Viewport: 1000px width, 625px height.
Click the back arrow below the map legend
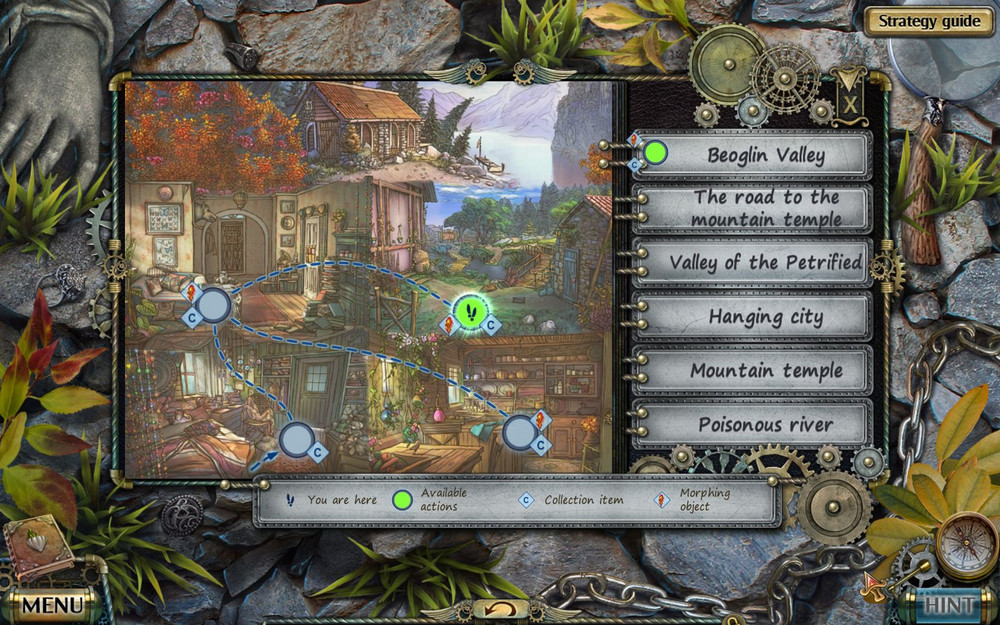498,609
